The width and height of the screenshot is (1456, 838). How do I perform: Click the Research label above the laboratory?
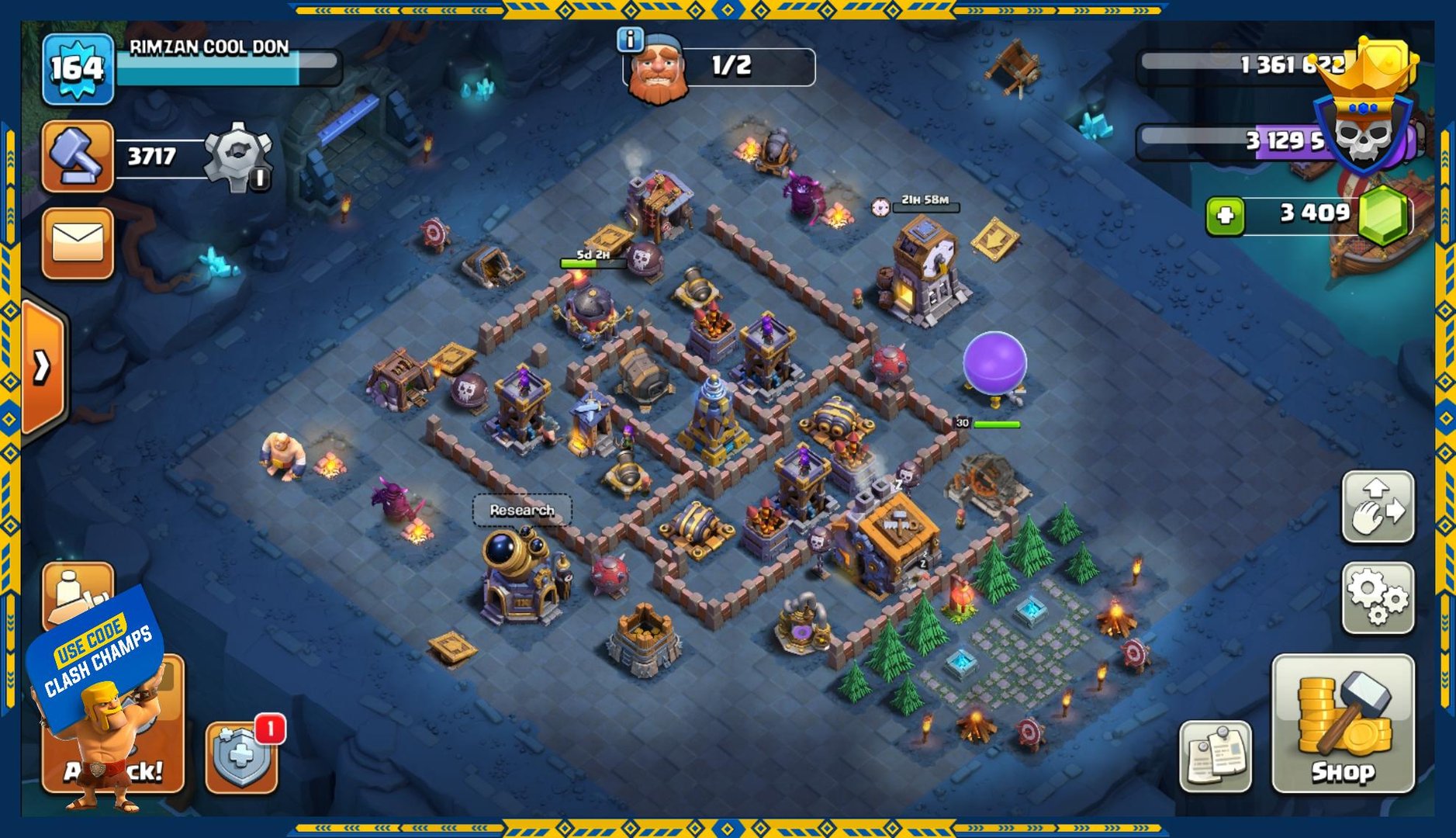(522, 510)
